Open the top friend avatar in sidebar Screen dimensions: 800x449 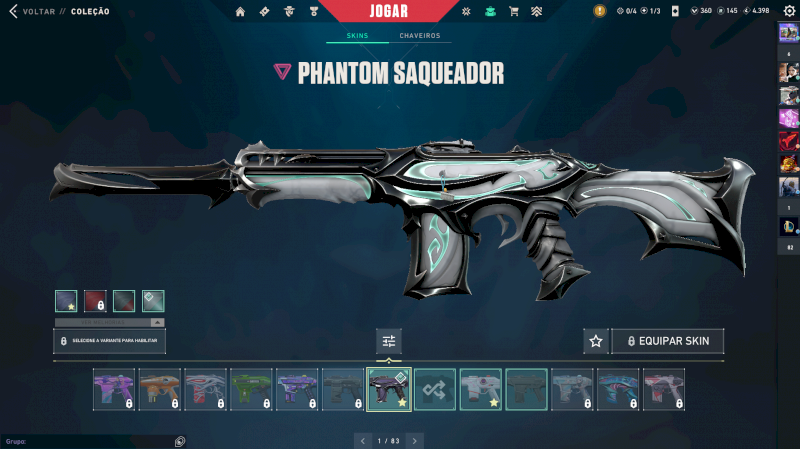click(788, 32)
